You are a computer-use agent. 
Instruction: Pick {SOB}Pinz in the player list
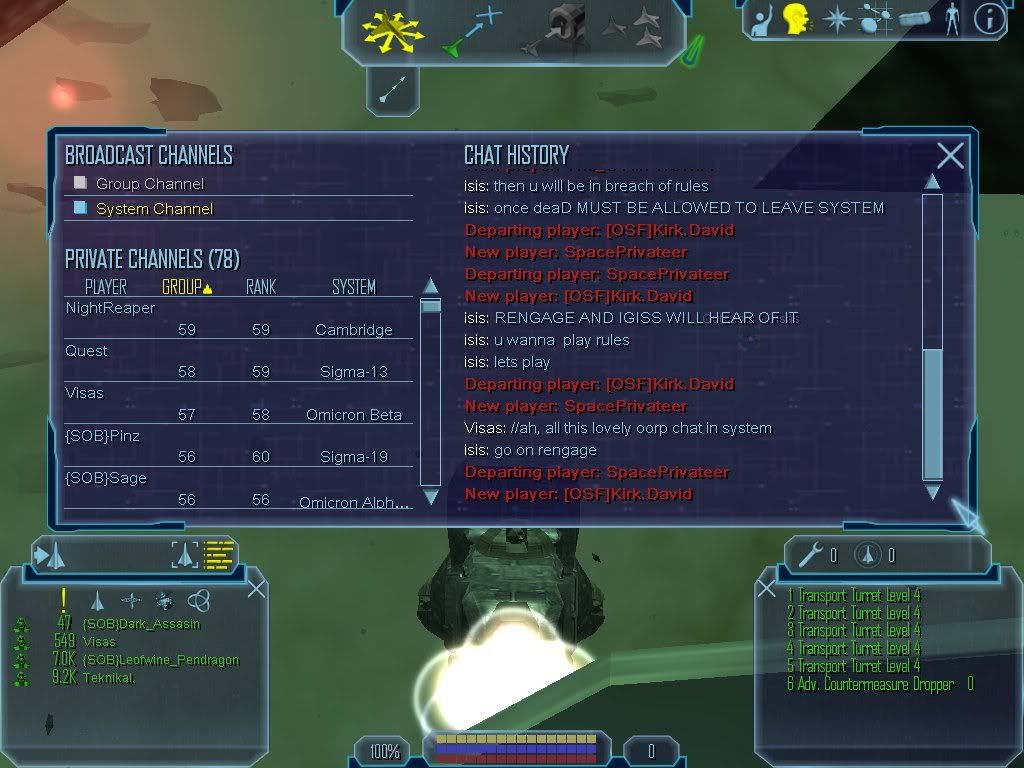pyautogui.click(x=102, y=436)
